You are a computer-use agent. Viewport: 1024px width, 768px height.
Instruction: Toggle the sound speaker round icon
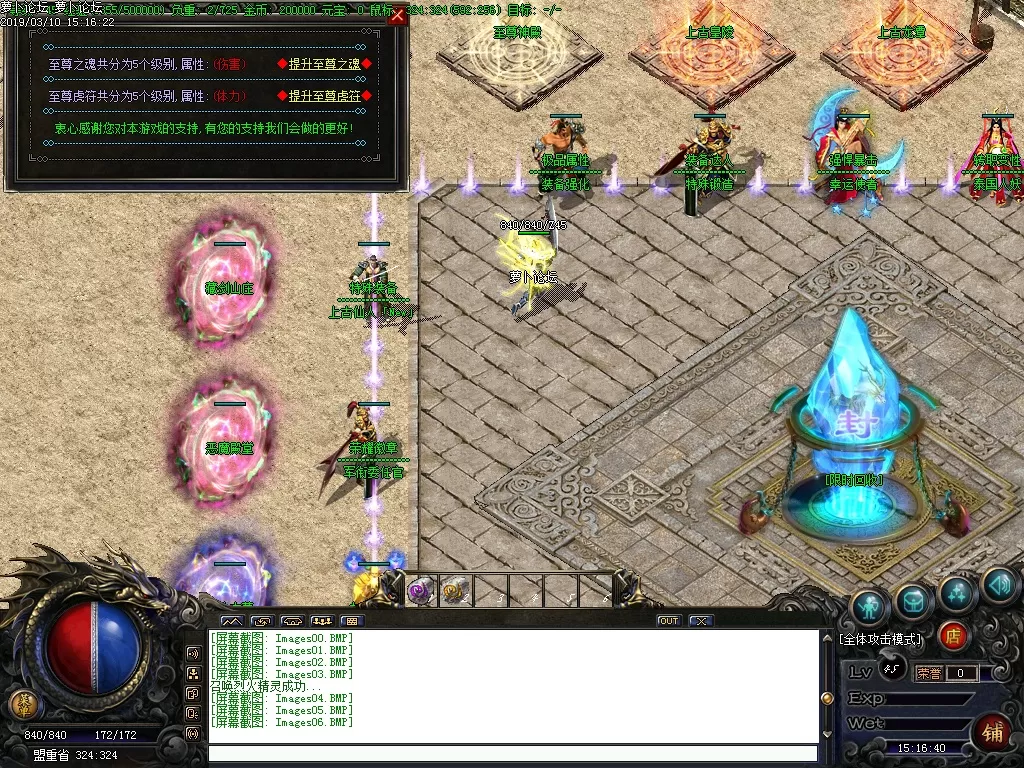[999, 586]
